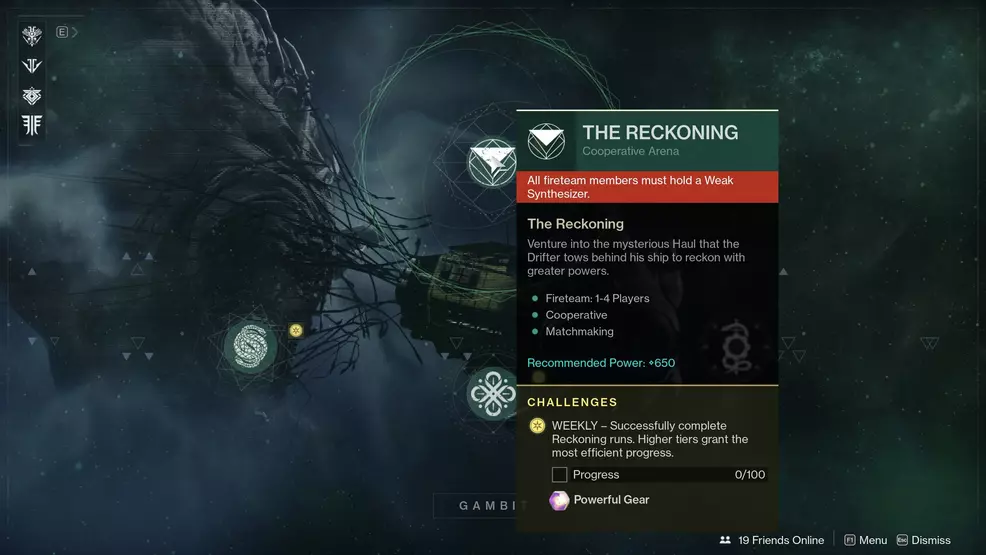The height and width of the screenshot is (555, 986).
Task: Dismiss the Reckoning details panel
Action: [923, 540]
